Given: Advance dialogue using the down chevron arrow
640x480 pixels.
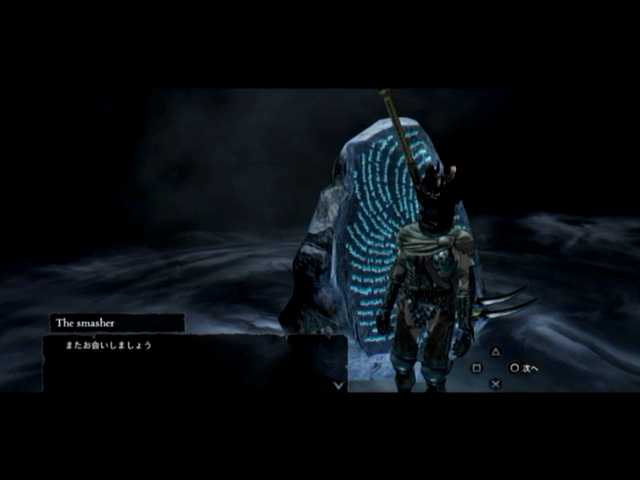Looking at the screenshot, I should tap(339, 384).
